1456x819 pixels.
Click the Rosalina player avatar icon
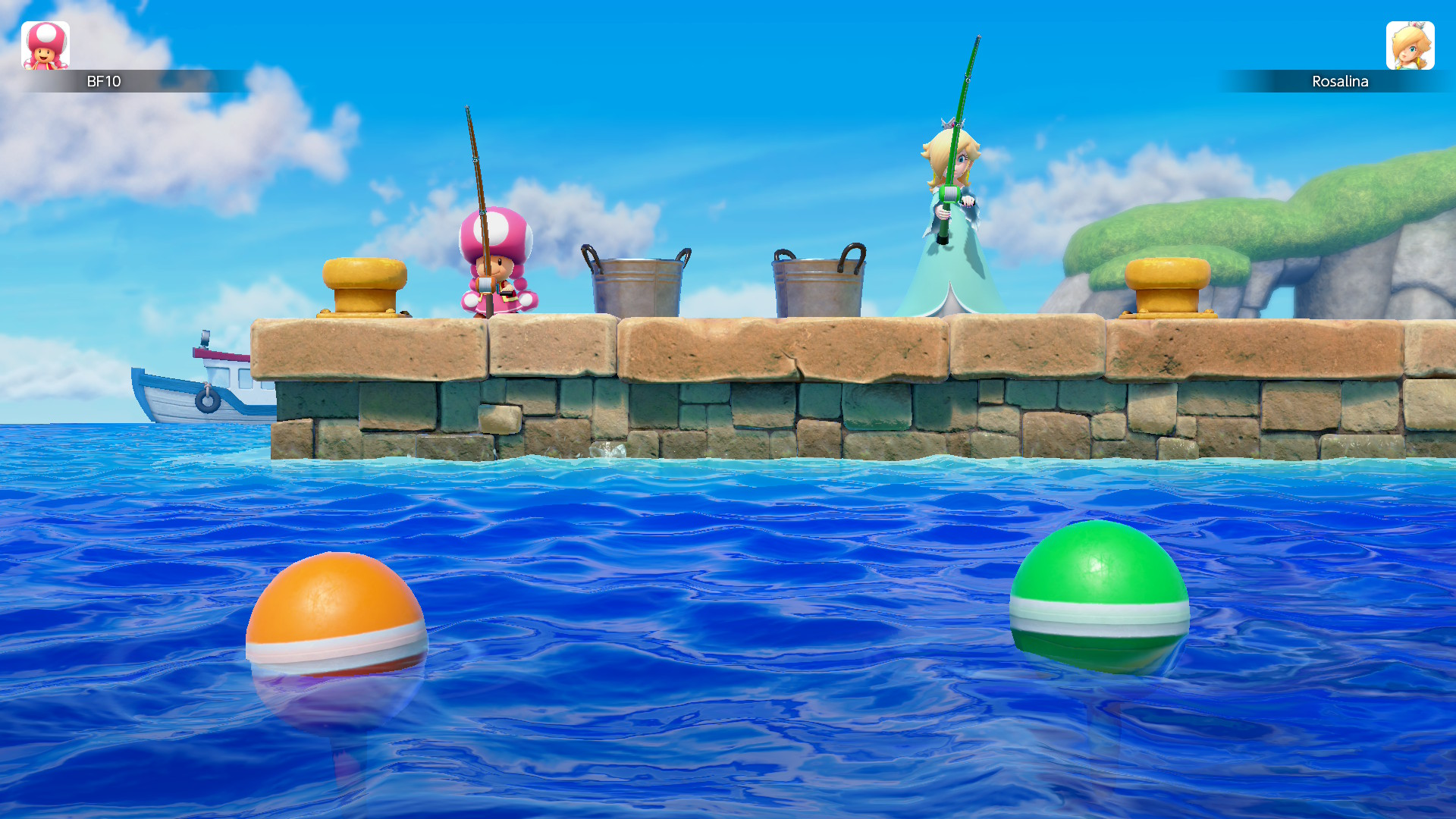click(1412, 47)
